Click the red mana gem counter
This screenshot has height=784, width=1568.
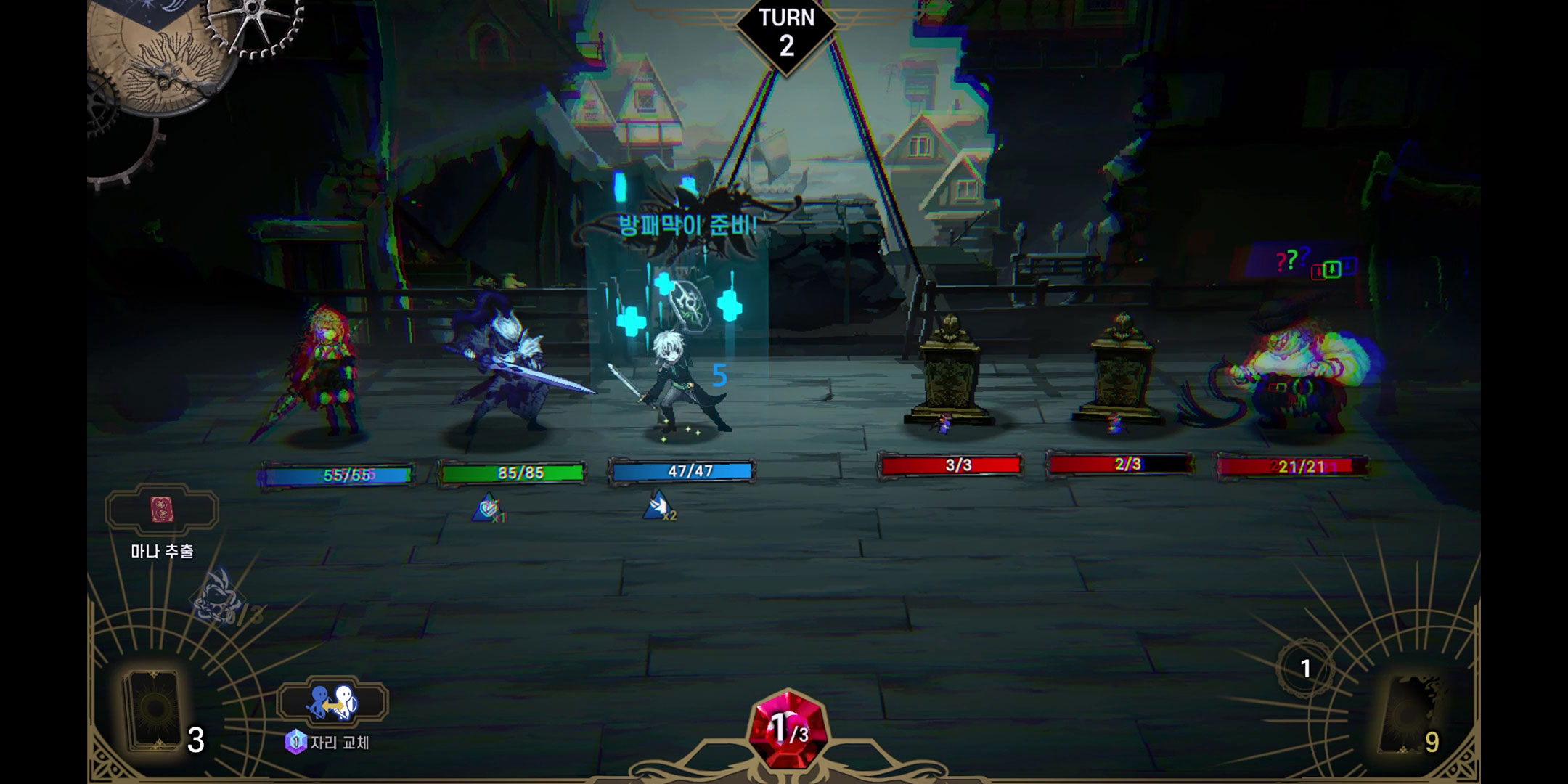[787, 728]
